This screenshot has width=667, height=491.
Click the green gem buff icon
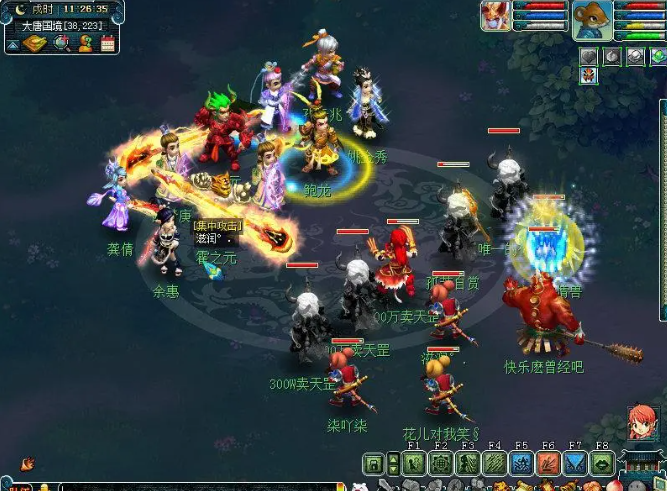tap(657, 57)
